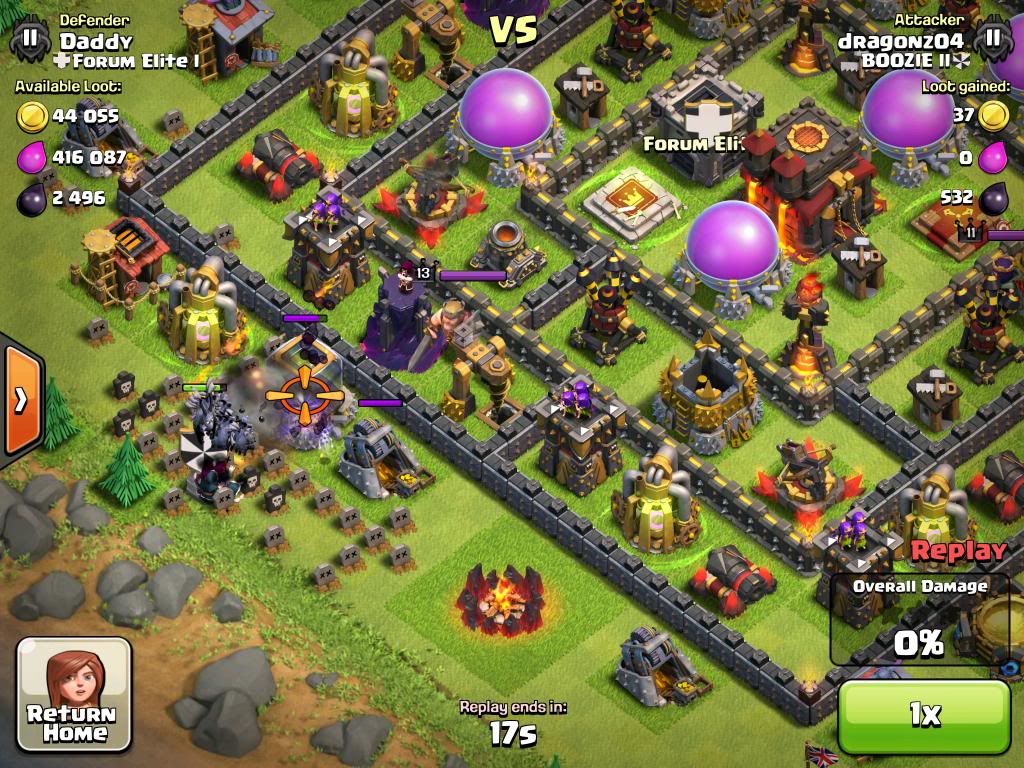This screenshot has width=1024, height=768.
Task: Change the 1x replay speed
Action: click(924, 715)
